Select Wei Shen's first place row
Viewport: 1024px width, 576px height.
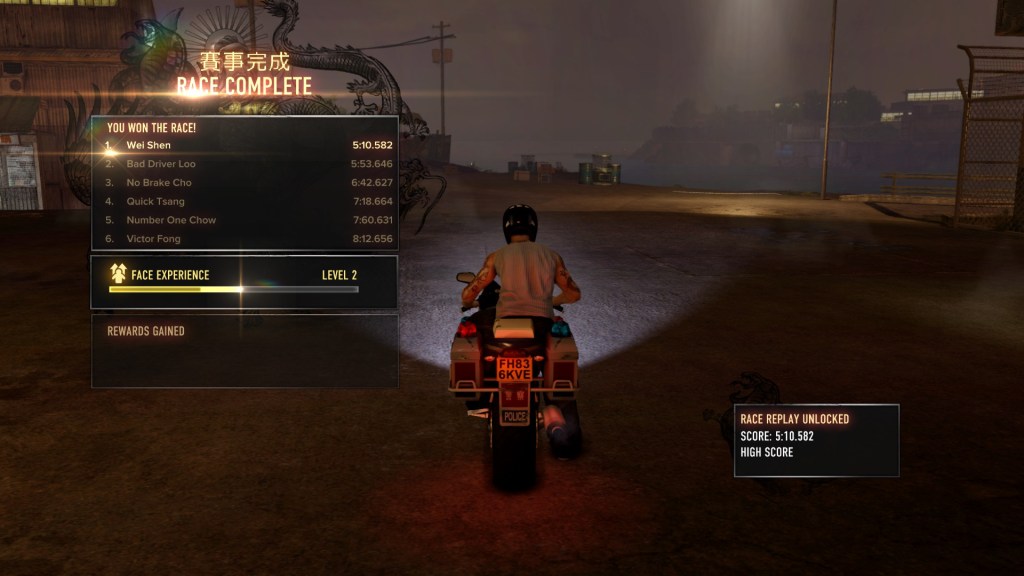coord(245,145)
